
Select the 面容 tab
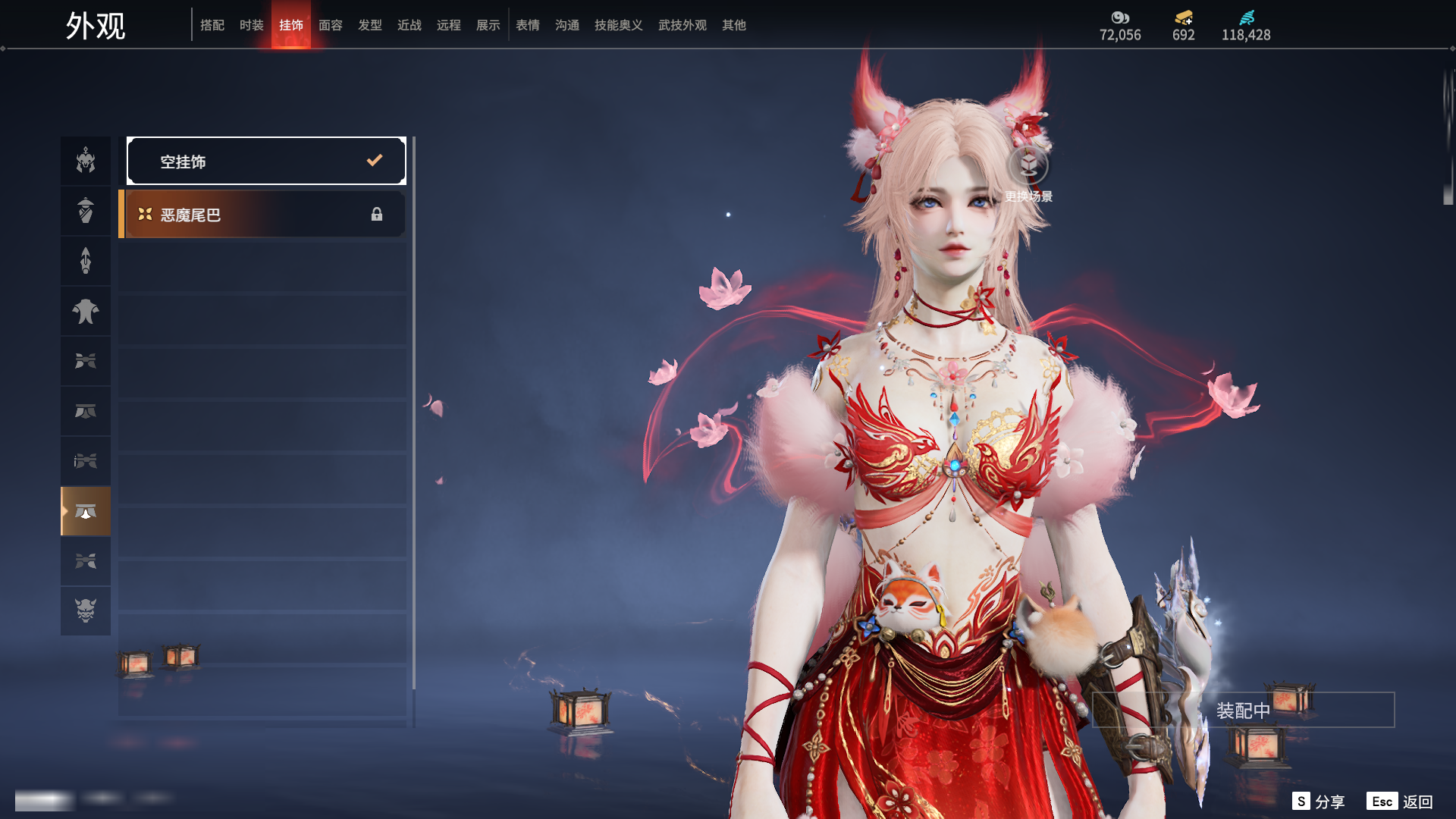pos(331,25)
